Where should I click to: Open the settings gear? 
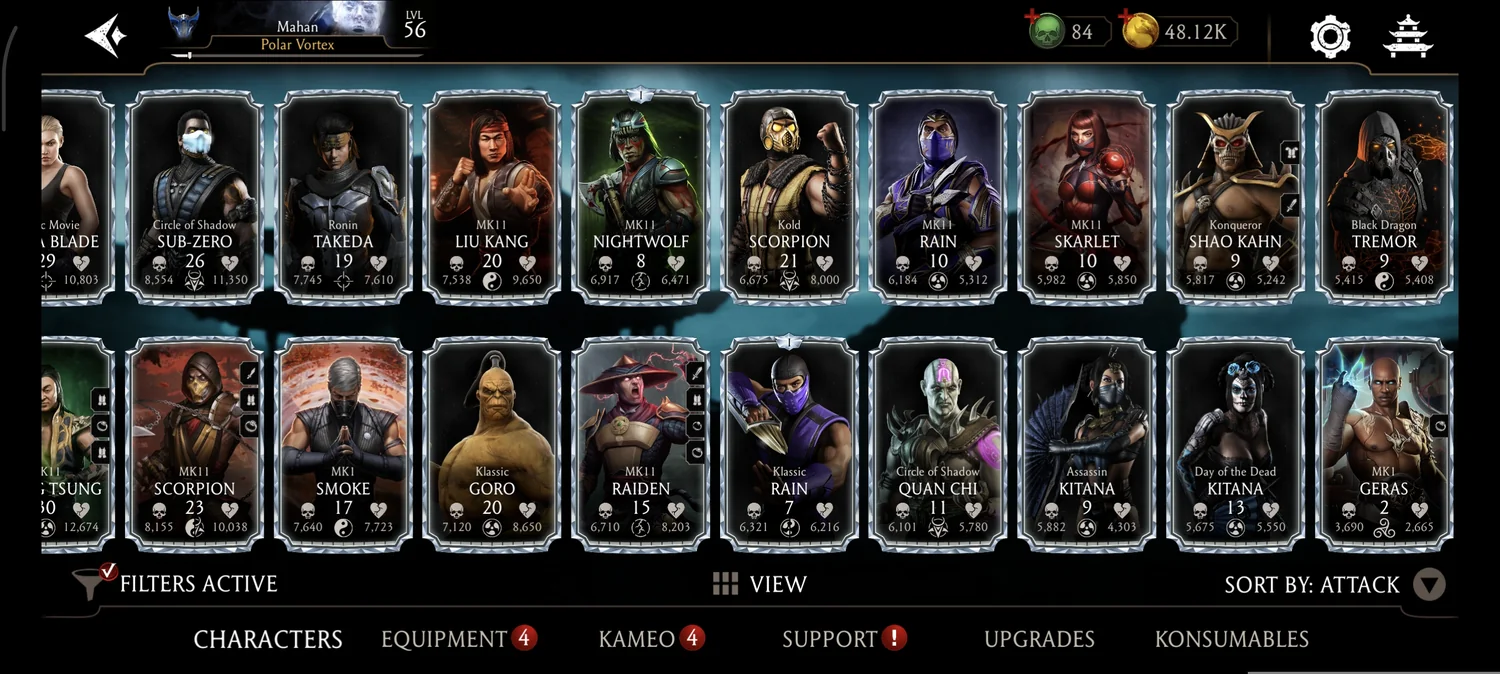click(1330, 36)
